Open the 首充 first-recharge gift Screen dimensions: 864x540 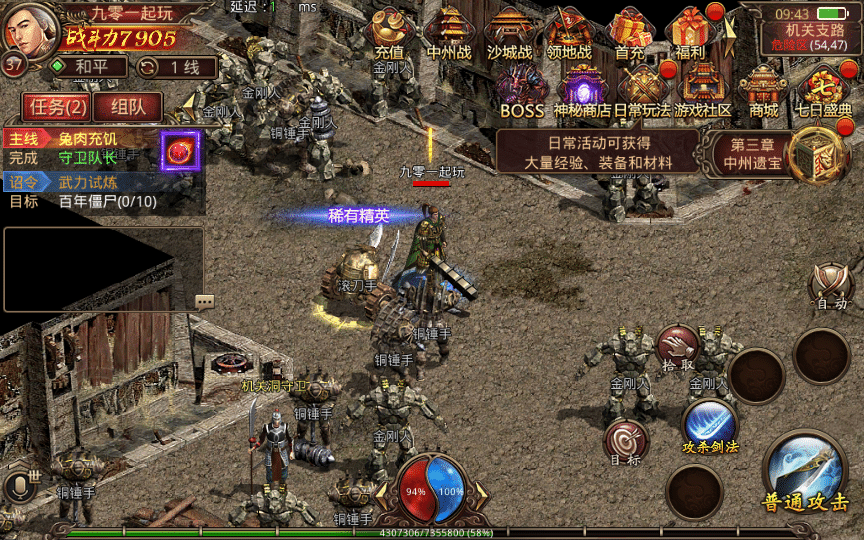click(x=630, y=33)
